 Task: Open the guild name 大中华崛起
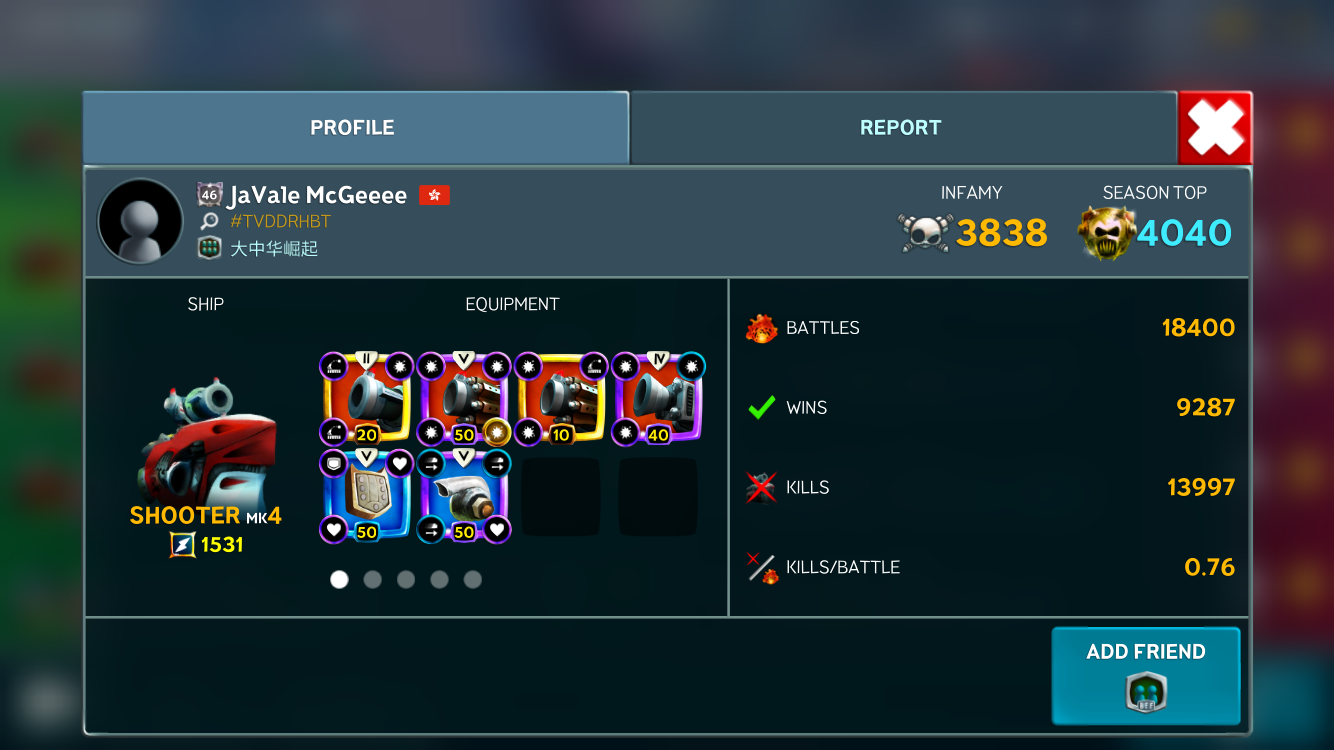click(x=274, y=248)
